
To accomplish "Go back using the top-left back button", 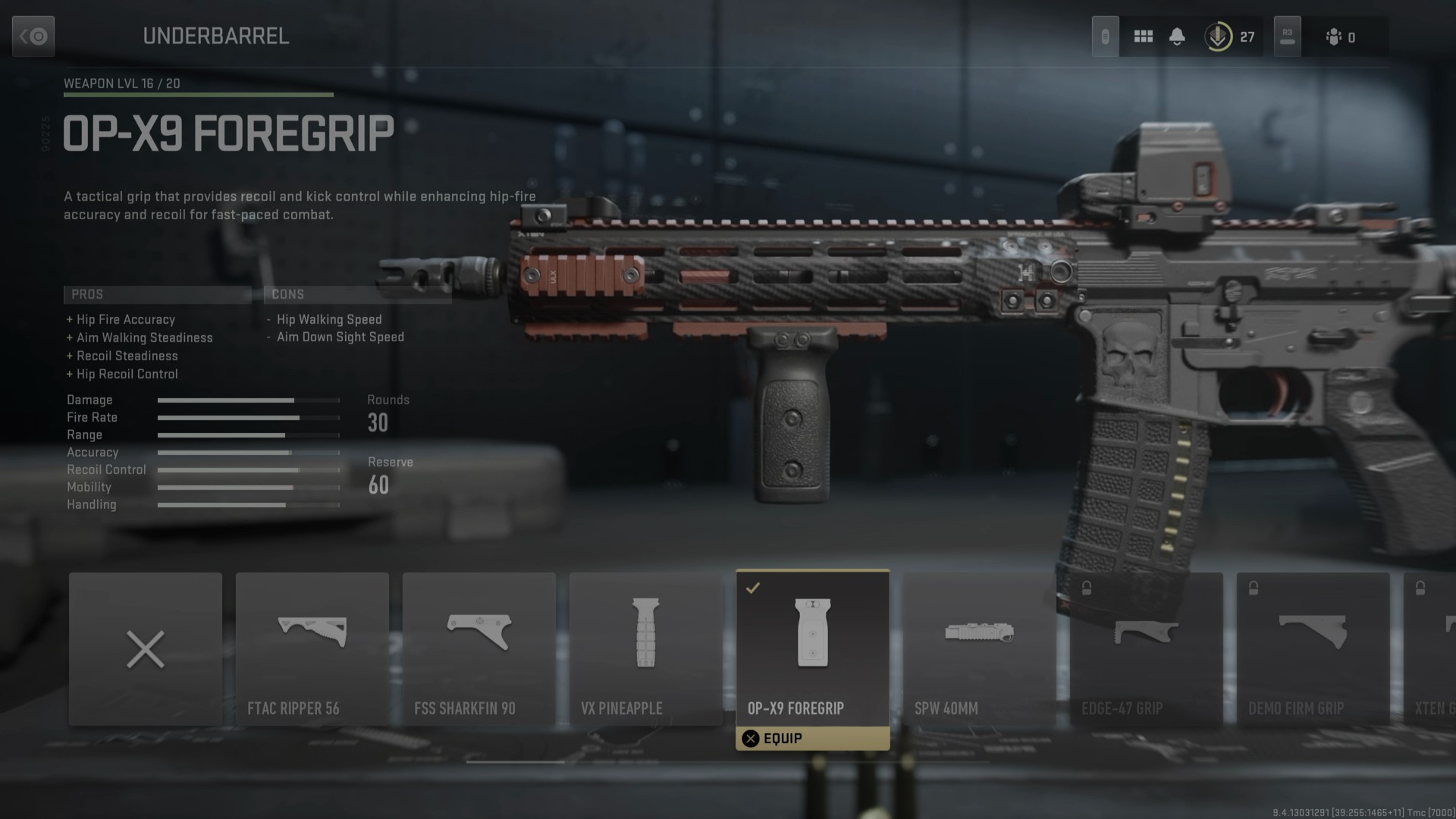I will pyautogui.click(x=33, y=36).
